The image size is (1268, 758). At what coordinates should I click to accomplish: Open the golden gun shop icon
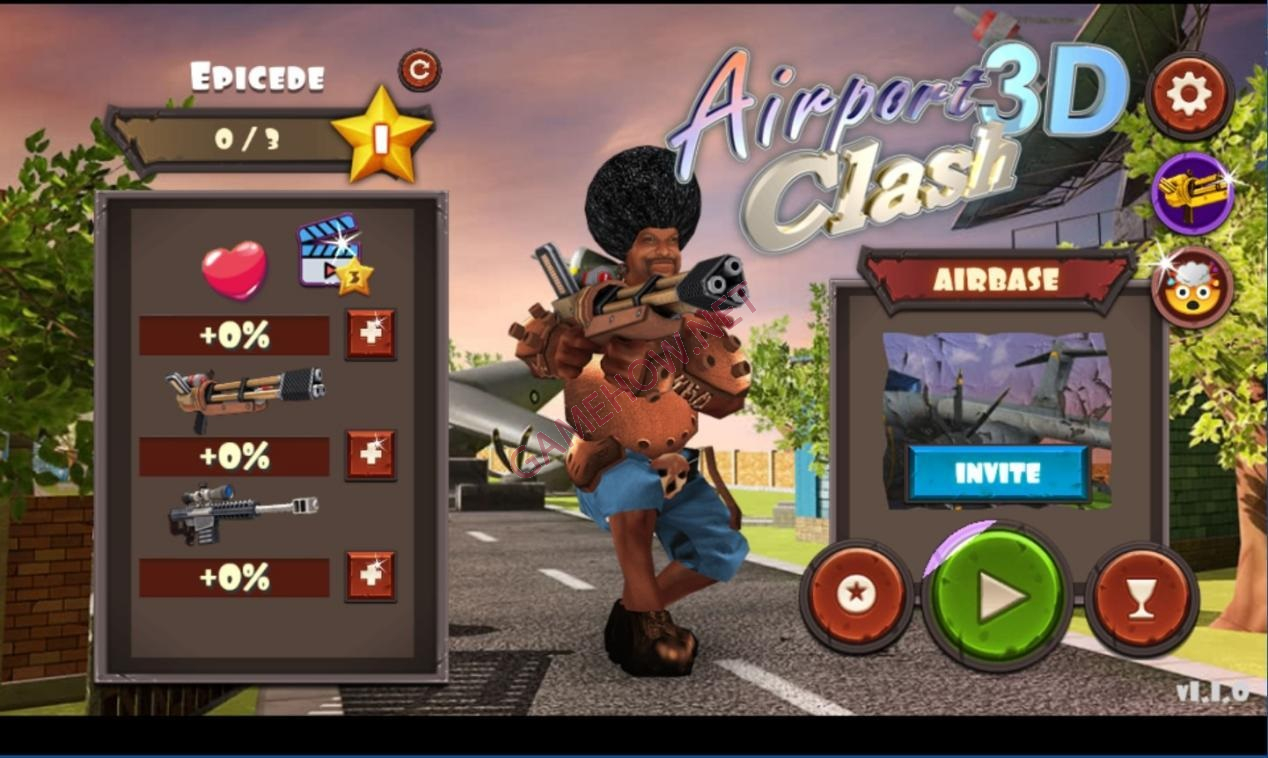coord(1192,193)
